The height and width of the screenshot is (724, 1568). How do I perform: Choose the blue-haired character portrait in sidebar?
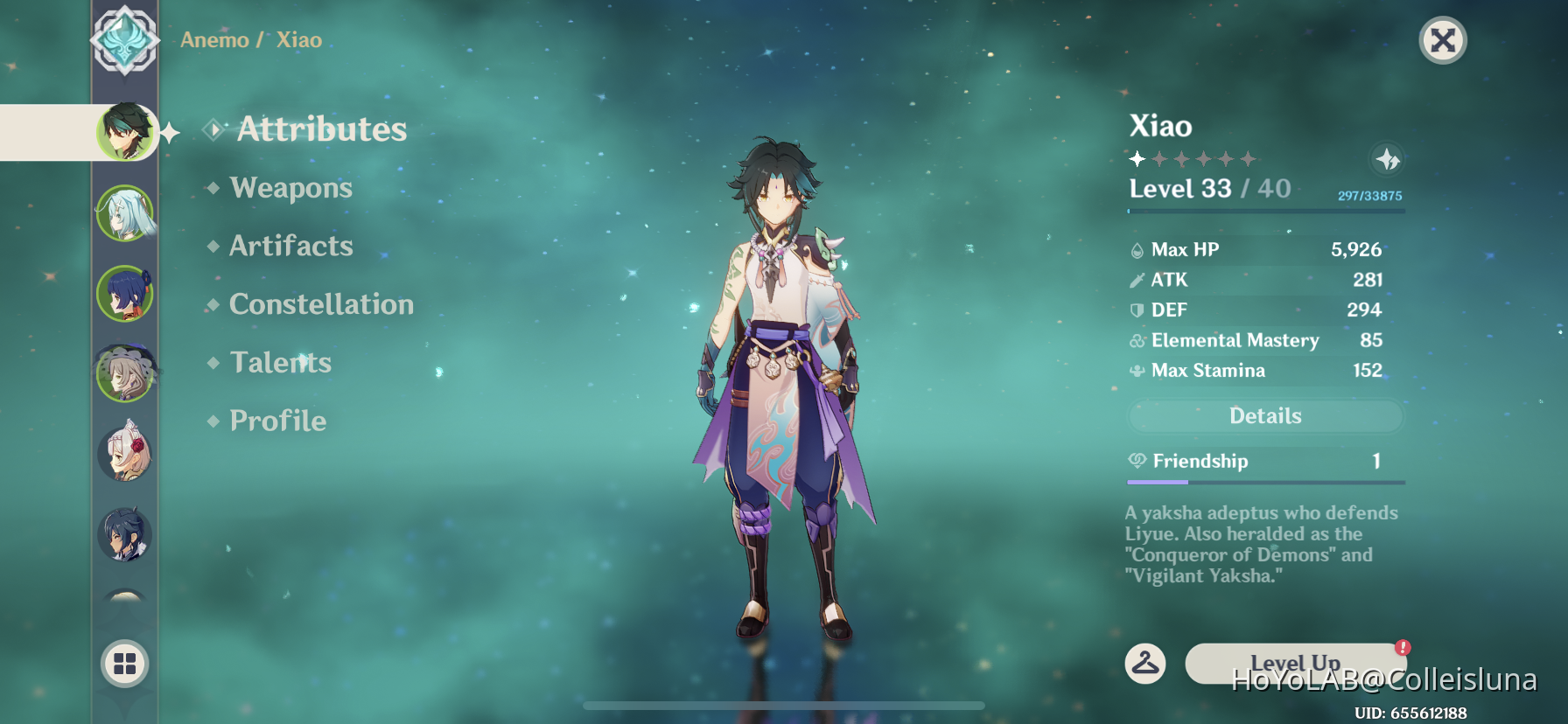(x=125, y=293)
